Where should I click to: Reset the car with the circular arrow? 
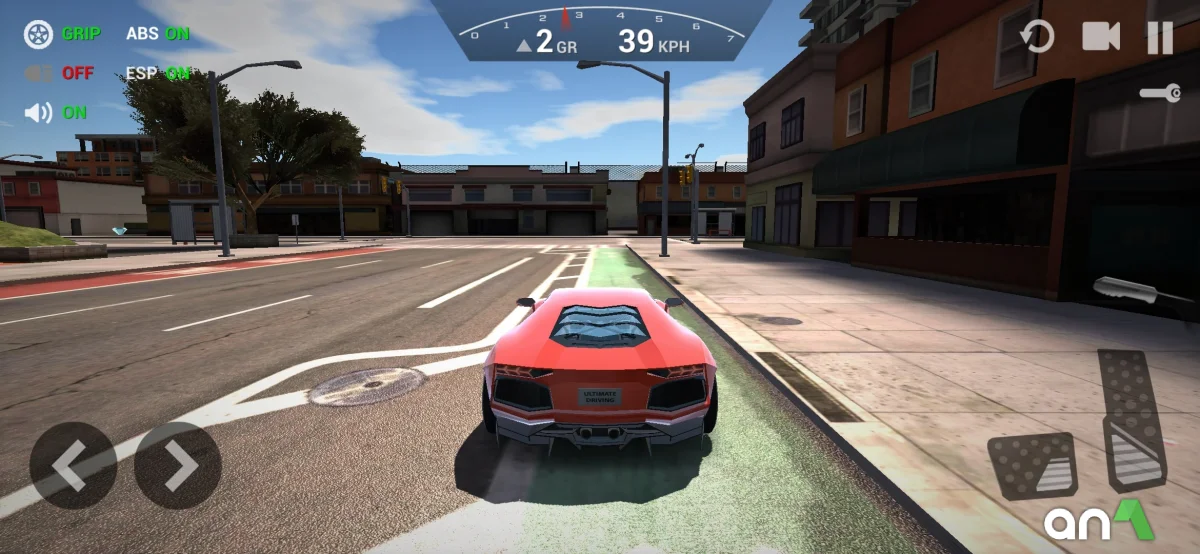1037,38
